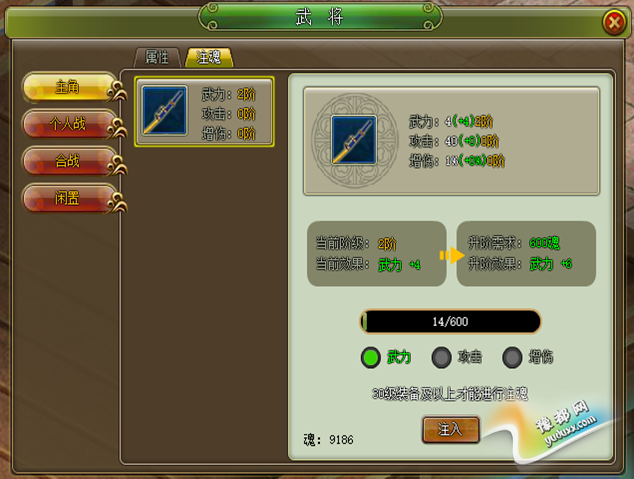The image size is (634, 479).
Task: Close the 武将 window
Action: (x=612, y=23)
